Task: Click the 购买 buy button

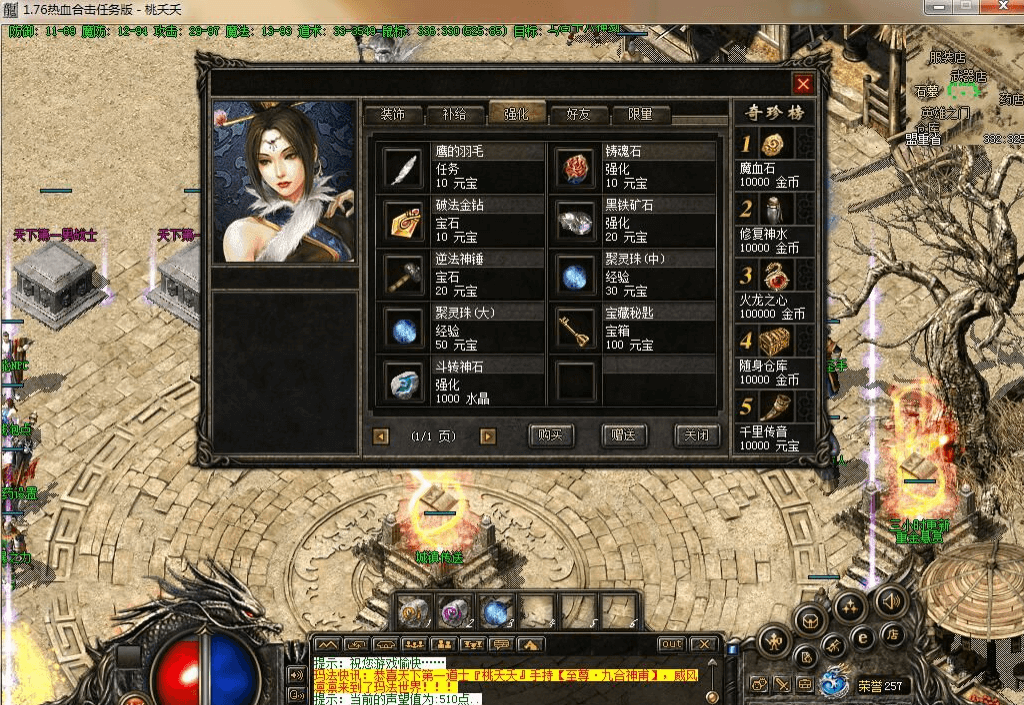Action: click(x=551, y=436)
